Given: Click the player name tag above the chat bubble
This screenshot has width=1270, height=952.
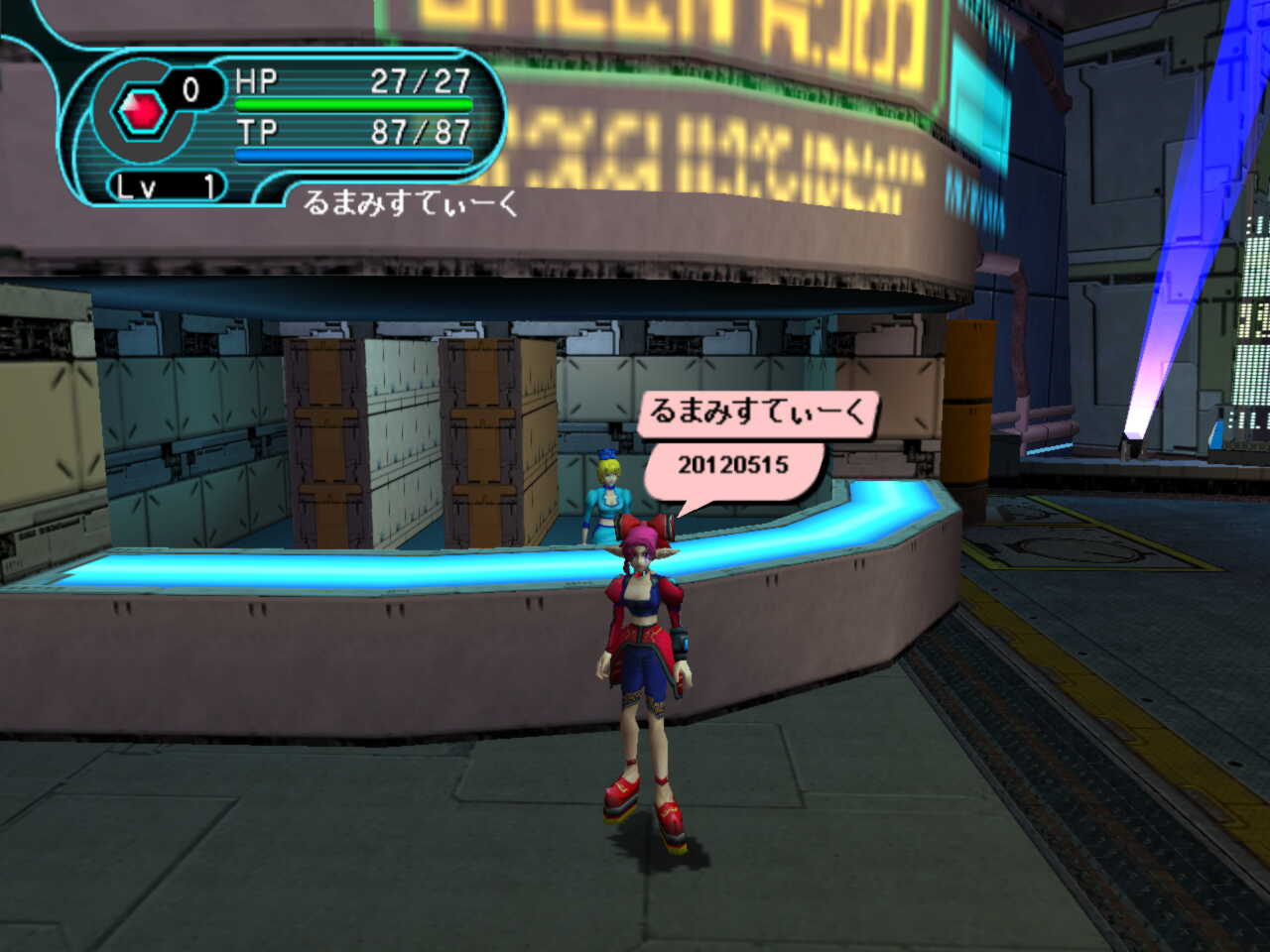Looking at the screenshot, I should click(x=756, y=412).
